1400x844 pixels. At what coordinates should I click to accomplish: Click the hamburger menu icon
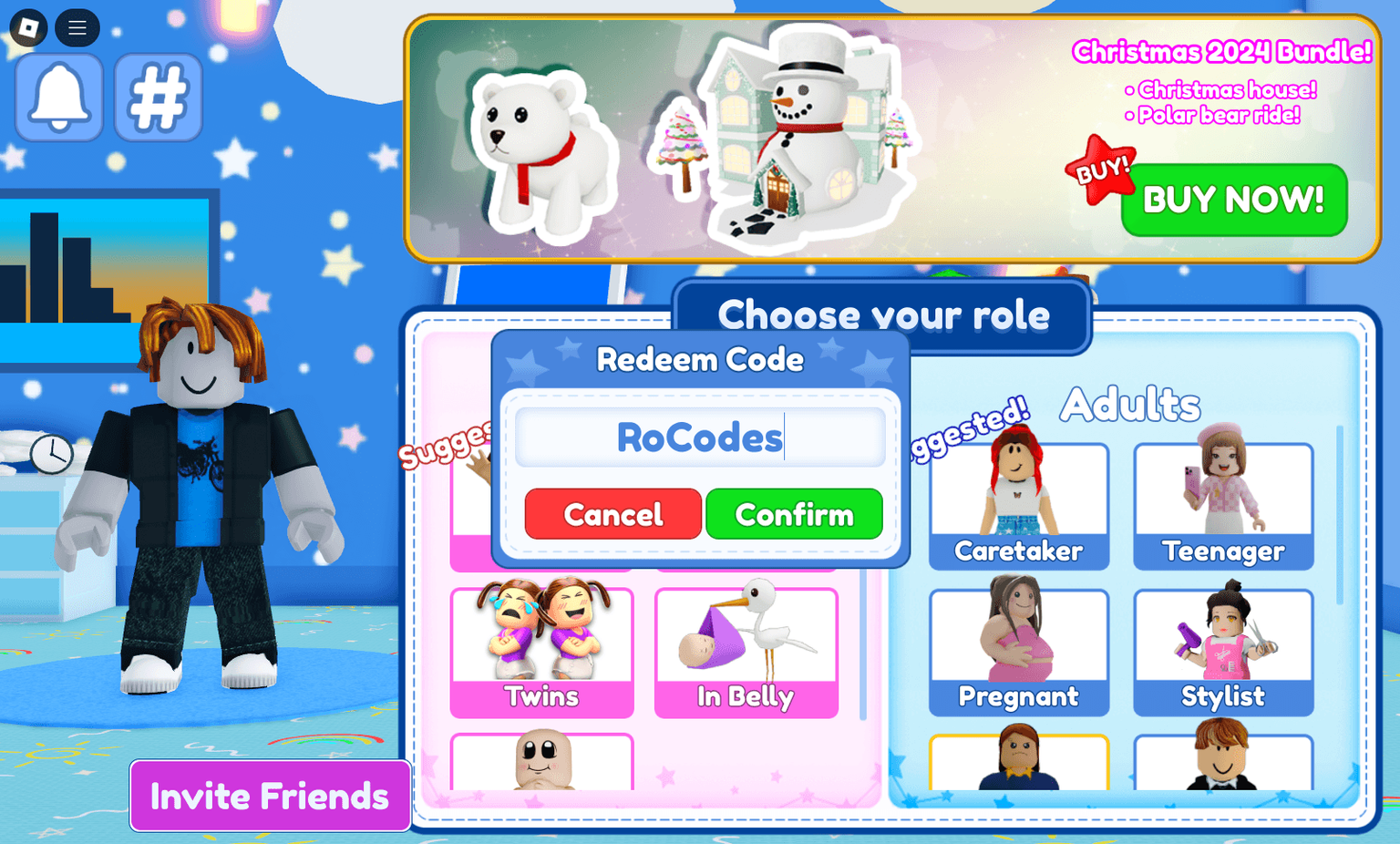coord(77,27)
